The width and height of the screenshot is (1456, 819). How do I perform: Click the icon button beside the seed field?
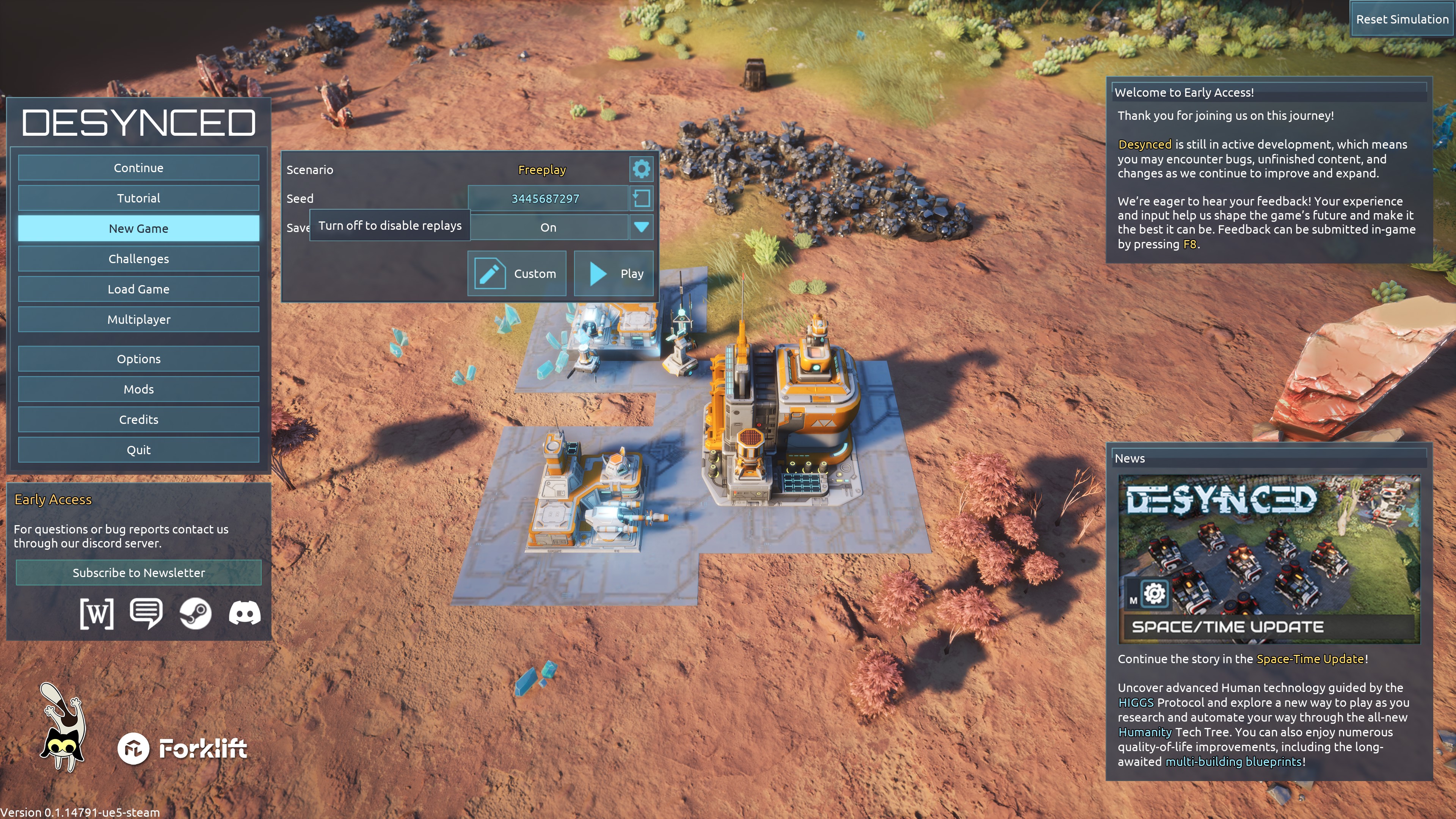tap(642, 198)
